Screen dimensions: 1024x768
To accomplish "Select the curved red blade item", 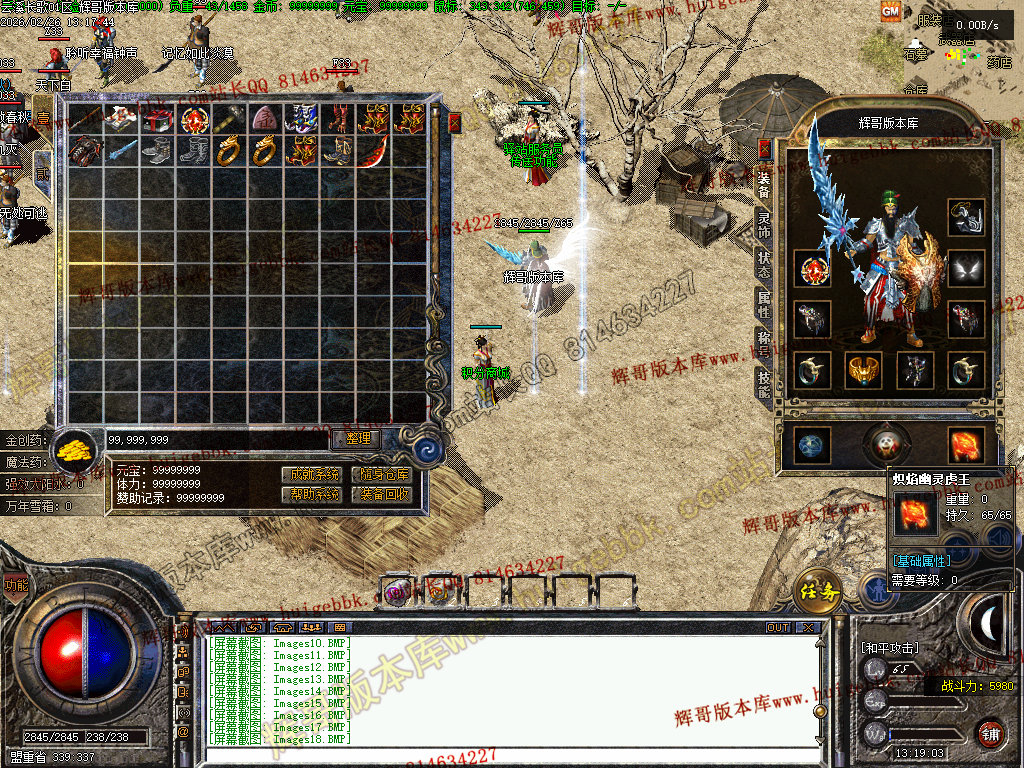I will coord(372,152).
